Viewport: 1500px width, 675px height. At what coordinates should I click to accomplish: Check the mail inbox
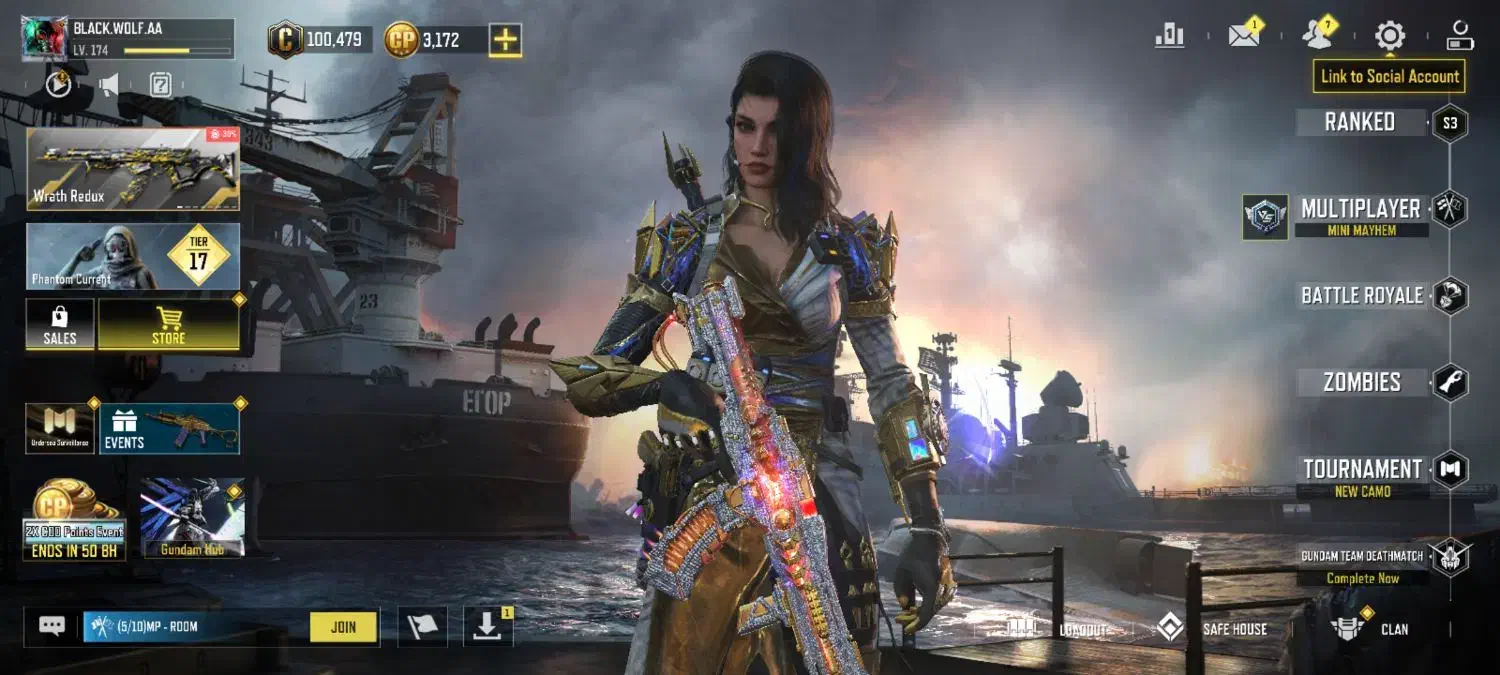(x=1243, y=36)
